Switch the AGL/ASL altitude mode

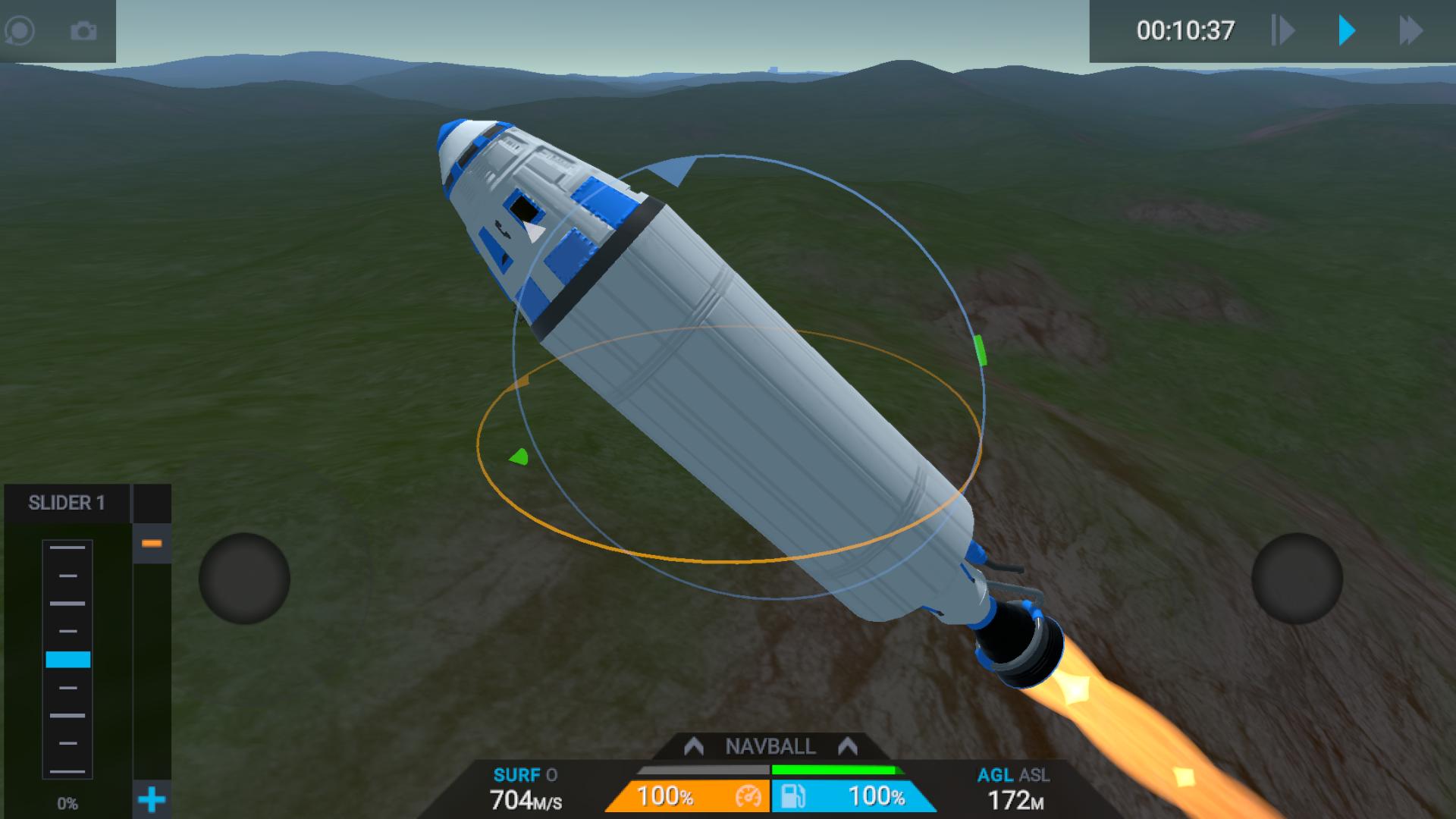[x=1014, y=789]
